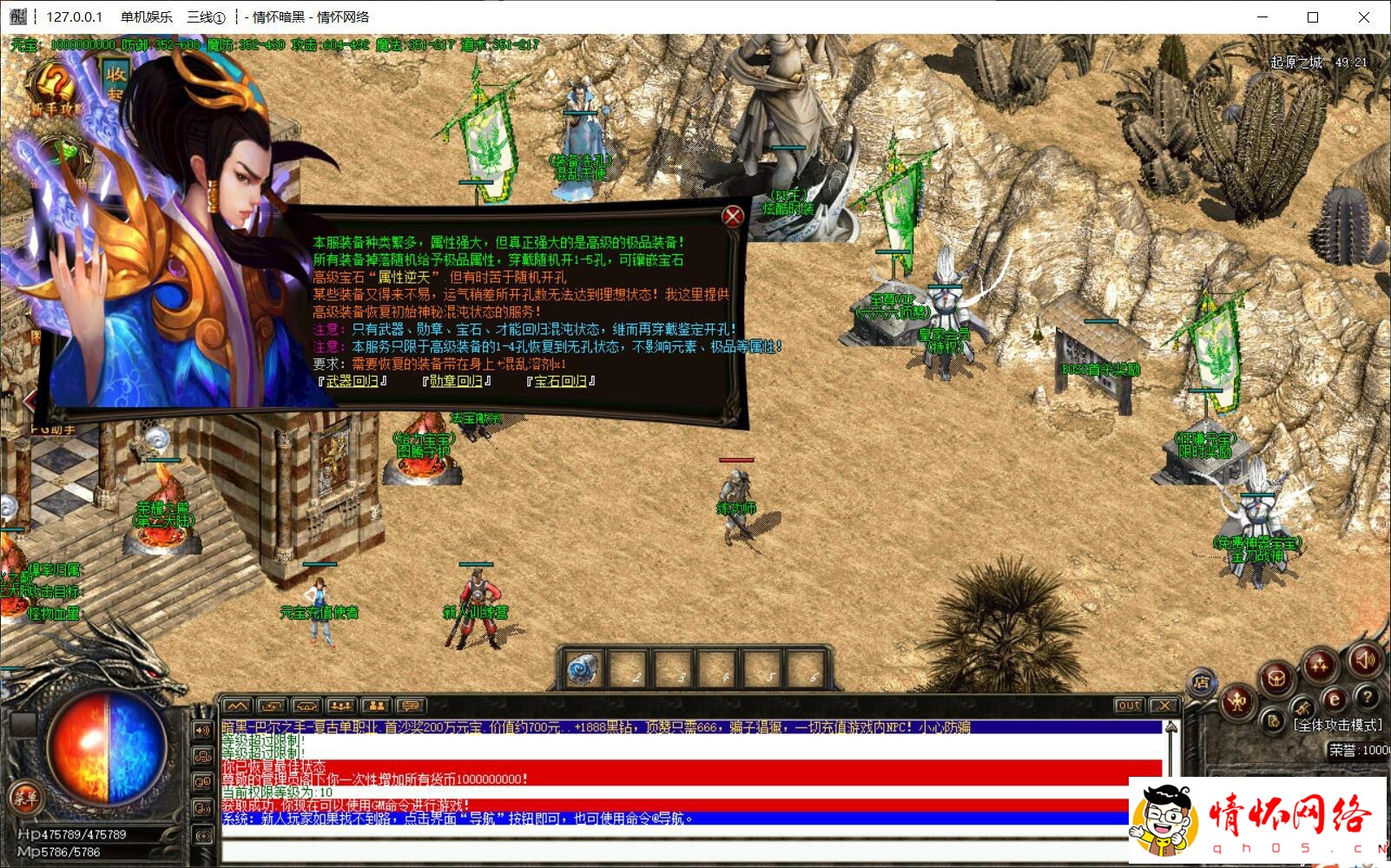This screenshot has height=868, width=1391.
Task: Open the round 菜单 menu button
Action: coord(24,797)
